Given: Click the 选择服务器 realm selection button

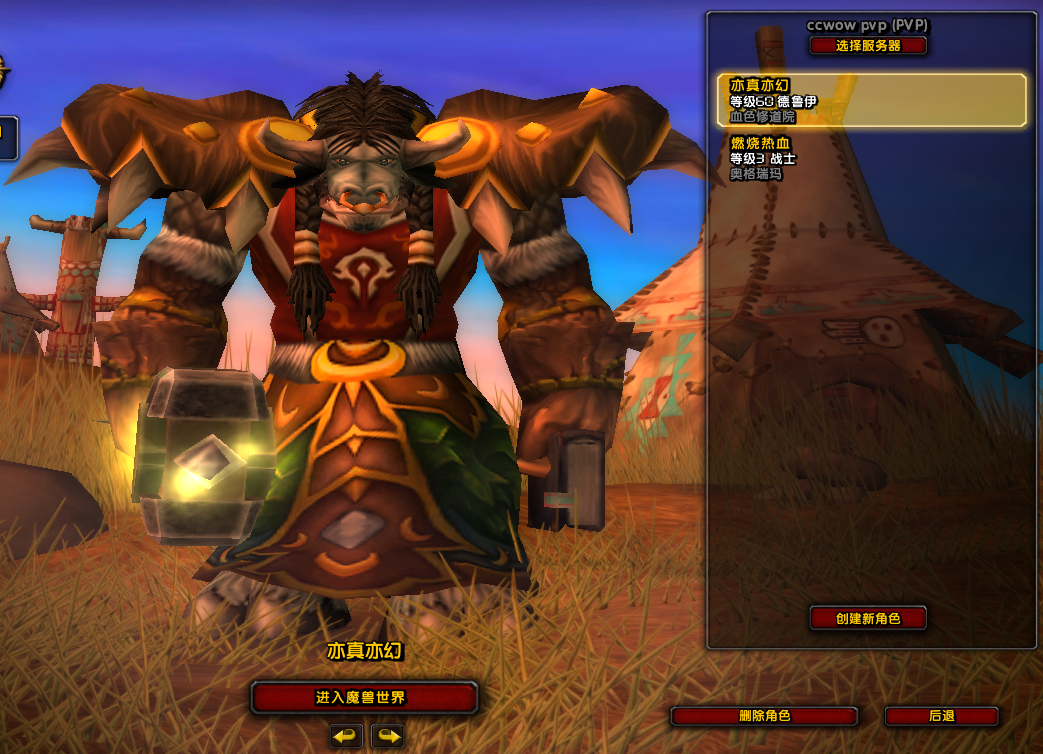Looking at the screenshot, I should coord(868,46).
